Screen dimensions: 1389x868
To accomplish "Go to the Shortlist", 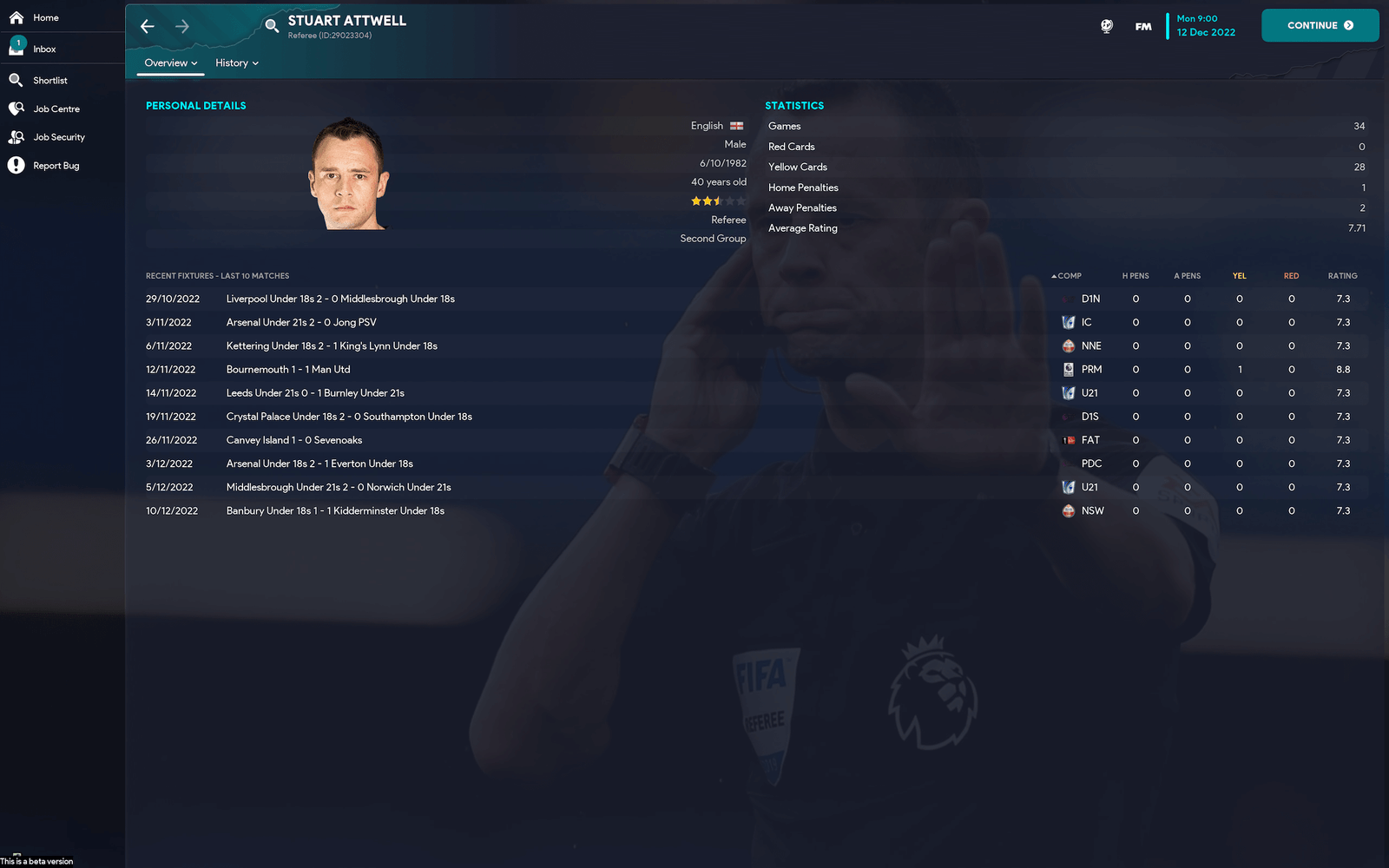I will point(49,81).
